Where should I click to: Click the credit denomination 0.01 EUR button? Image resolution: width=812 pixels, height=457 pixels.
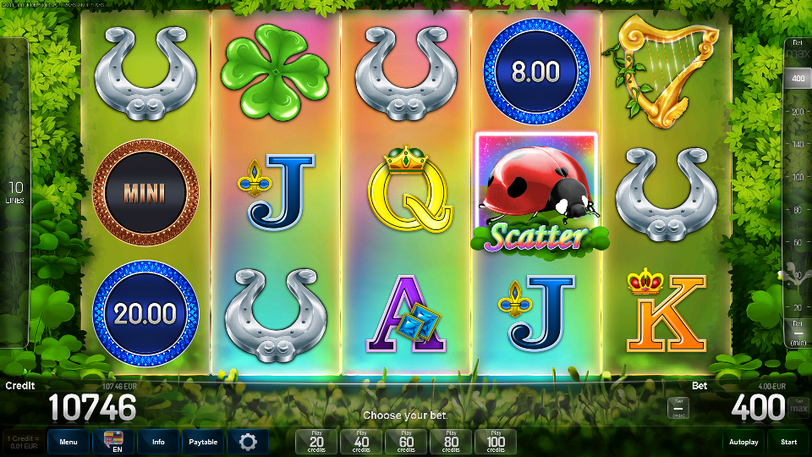(x=21, y=441)
